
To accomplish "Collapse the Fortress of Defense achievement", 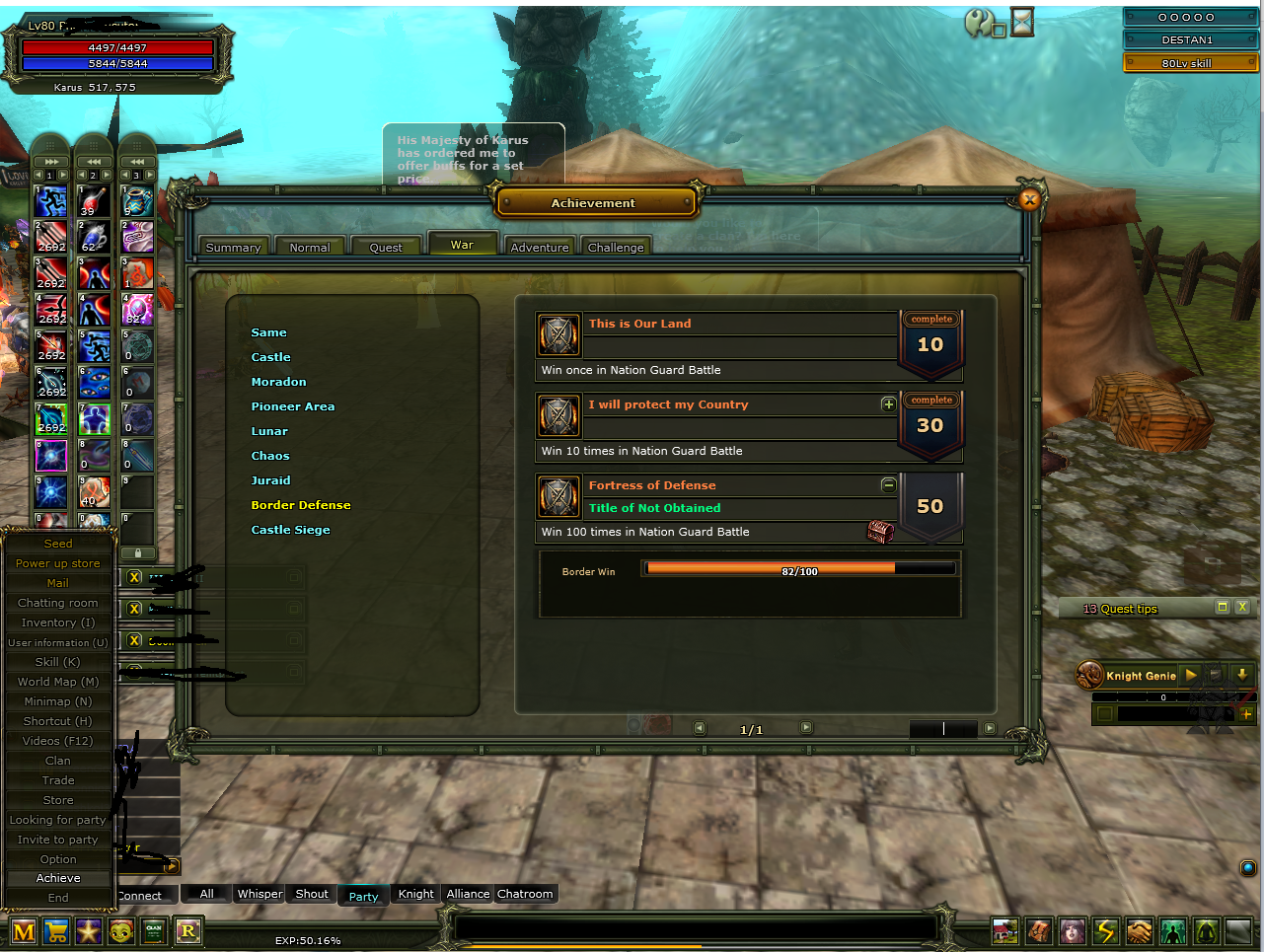I will [x=888, y=485].
